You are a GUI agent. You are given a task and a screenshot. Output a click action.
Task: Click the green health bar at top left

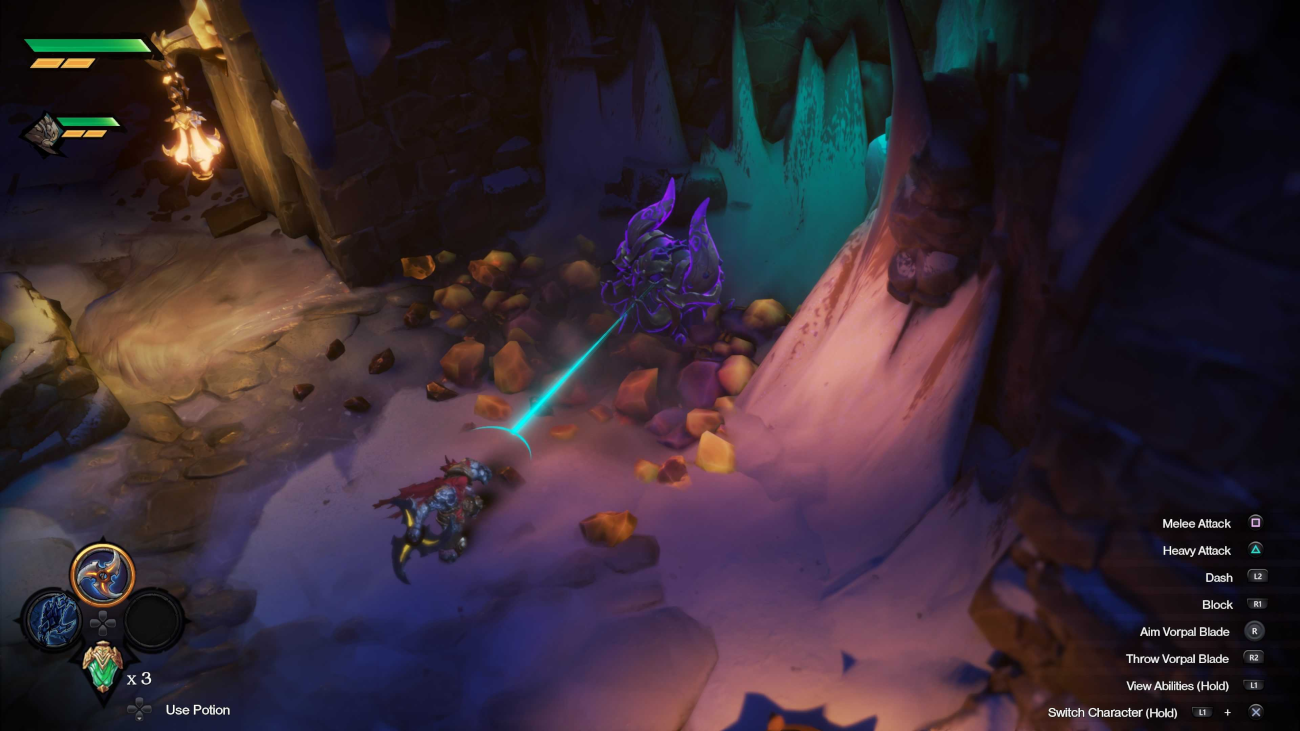click(85, 45)
